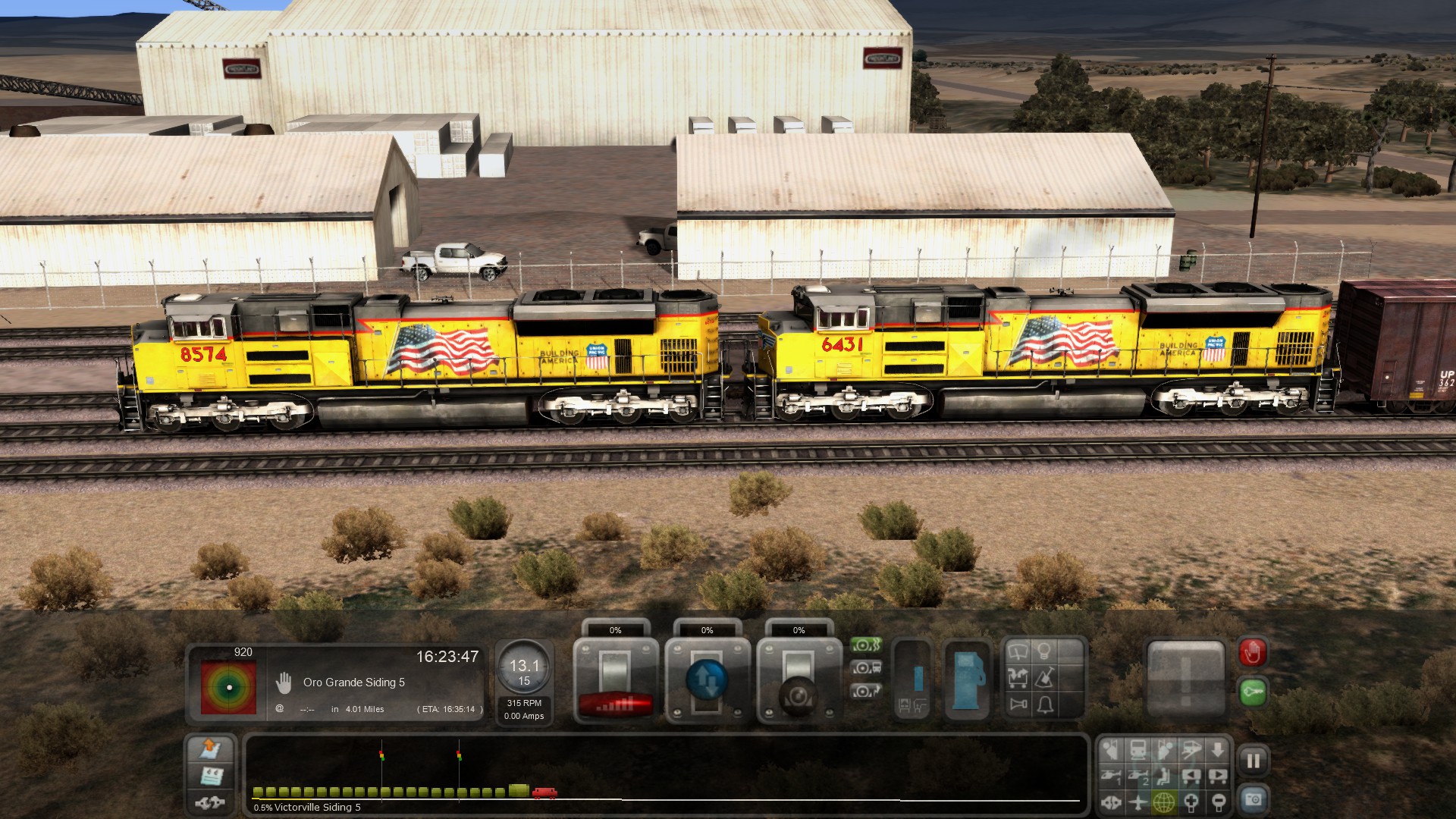Screen dimensions: 1456x819
Task: Hit the red emergency stop hand button
Action: (x=1252, y=652)
